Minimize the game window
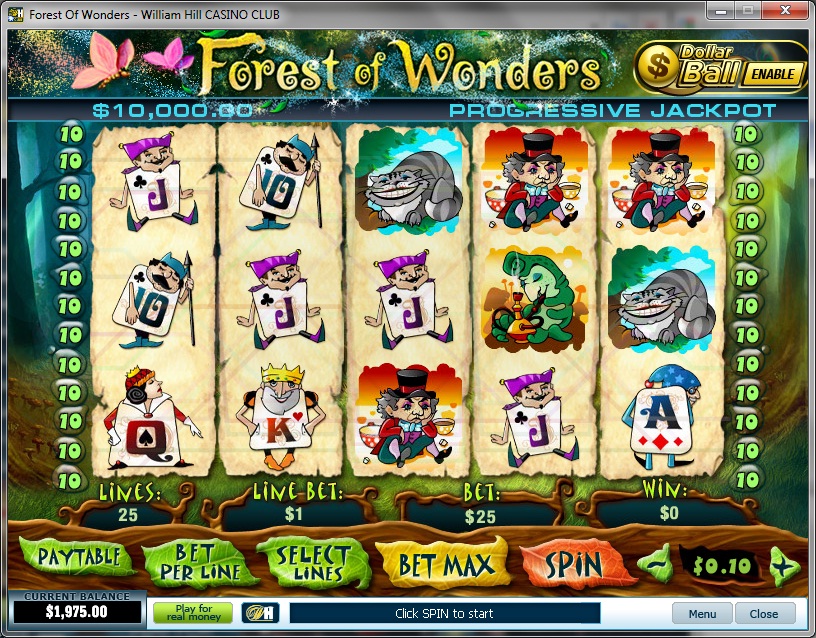 (720, 11)
